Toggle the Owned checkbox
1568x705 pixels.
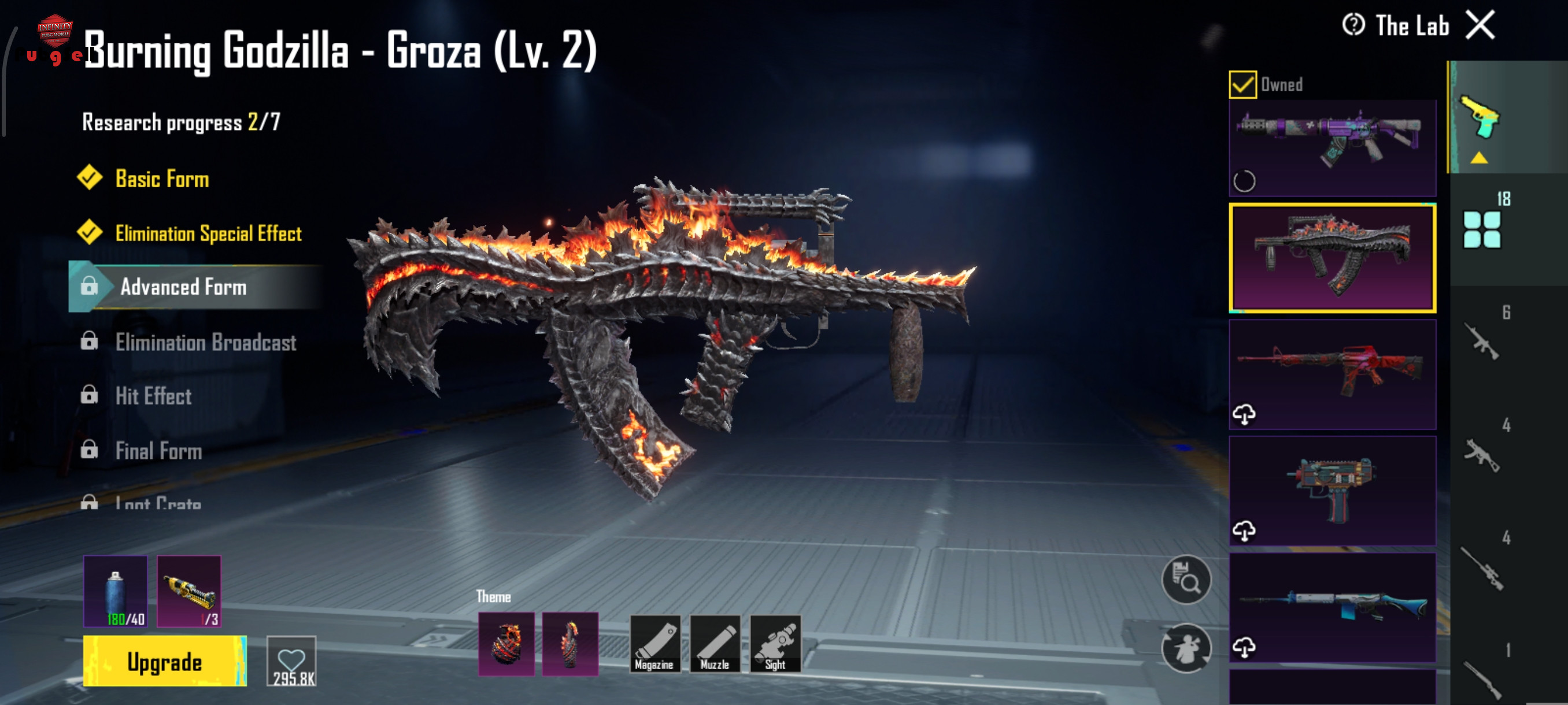point(1242,84)
